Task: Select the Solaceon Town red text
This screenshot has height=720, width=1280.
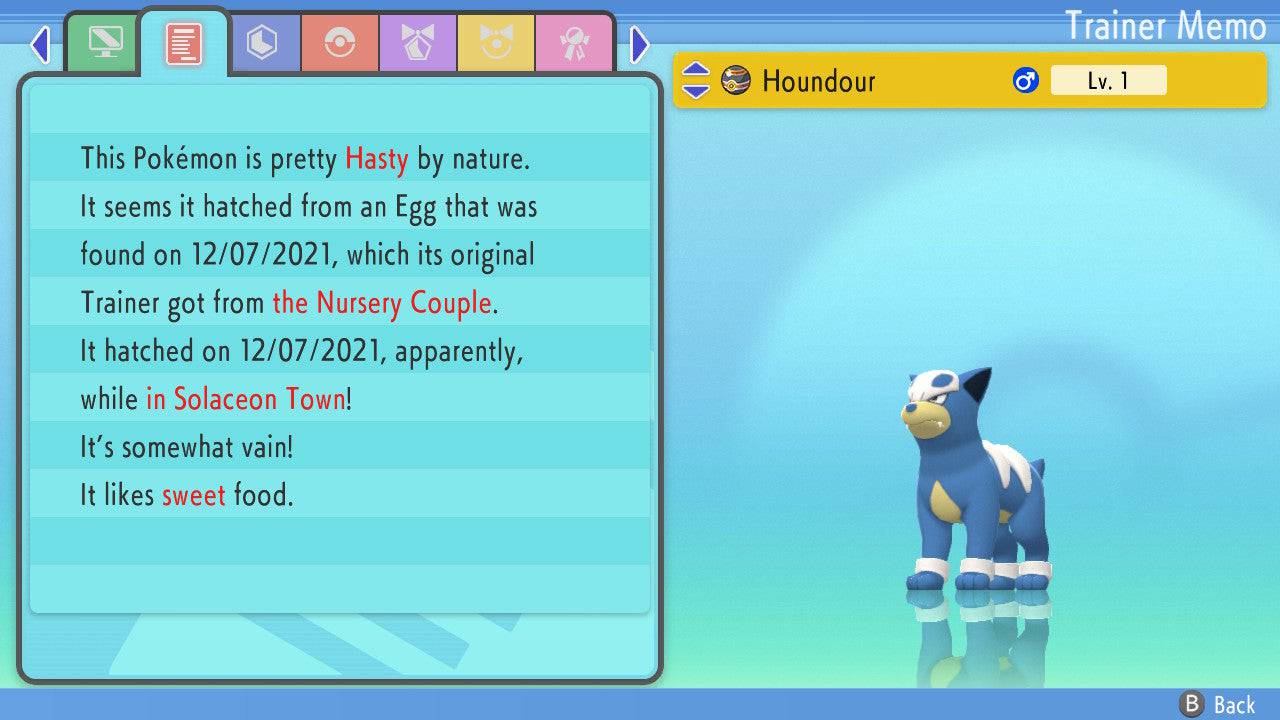Action: click(x=246, y=399)
